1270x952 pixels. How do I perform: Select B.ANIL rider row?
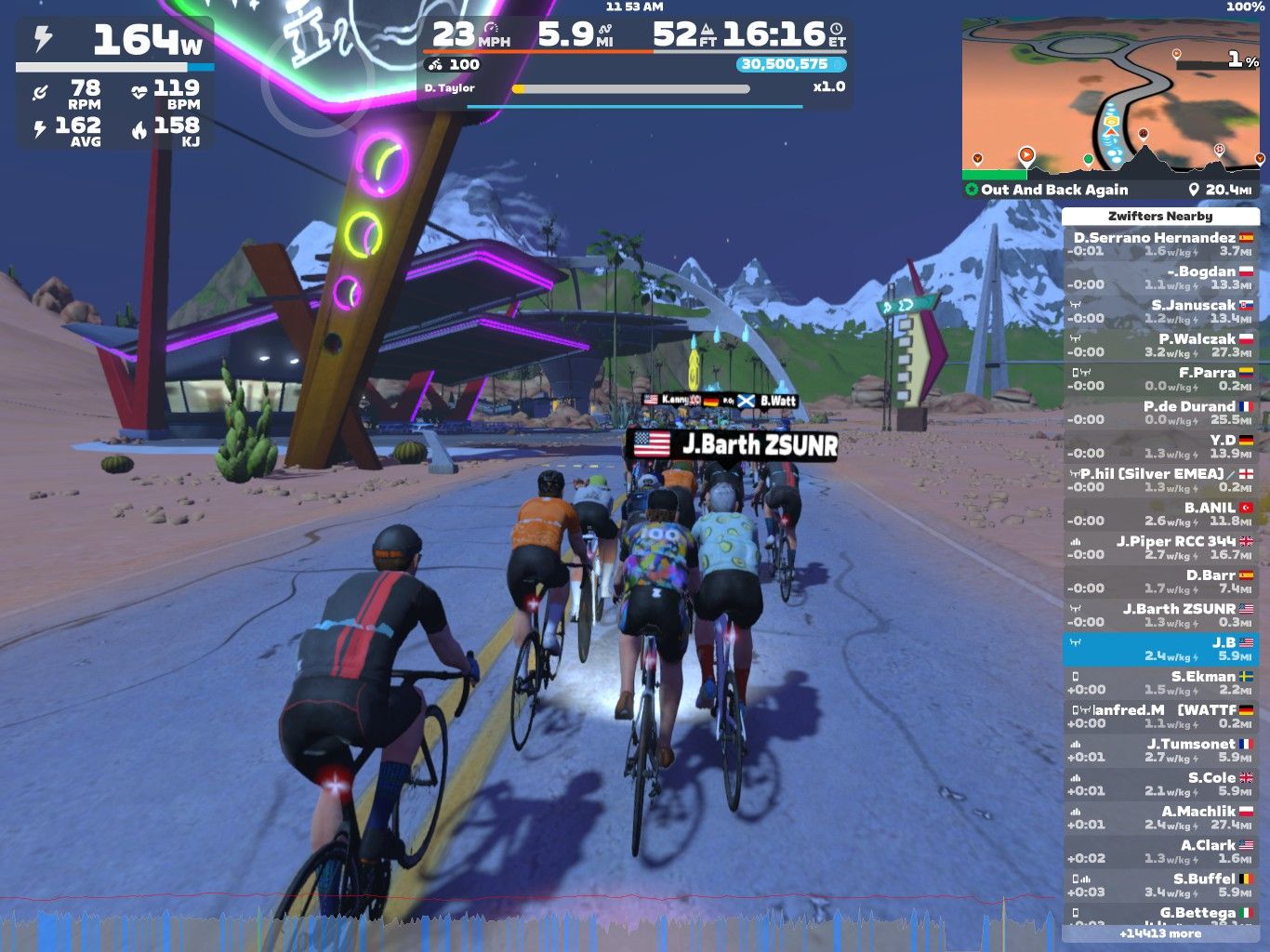[1160, 513]
